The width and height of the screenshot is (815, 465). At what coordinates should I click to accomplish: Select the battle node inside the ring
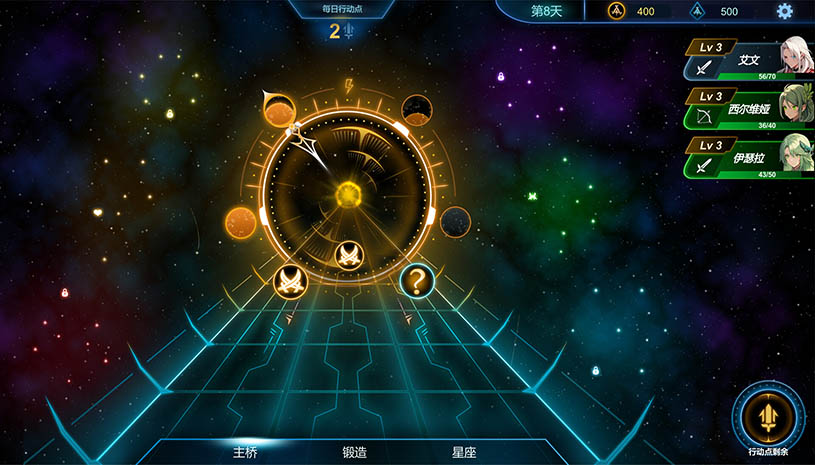click(349, 256)
